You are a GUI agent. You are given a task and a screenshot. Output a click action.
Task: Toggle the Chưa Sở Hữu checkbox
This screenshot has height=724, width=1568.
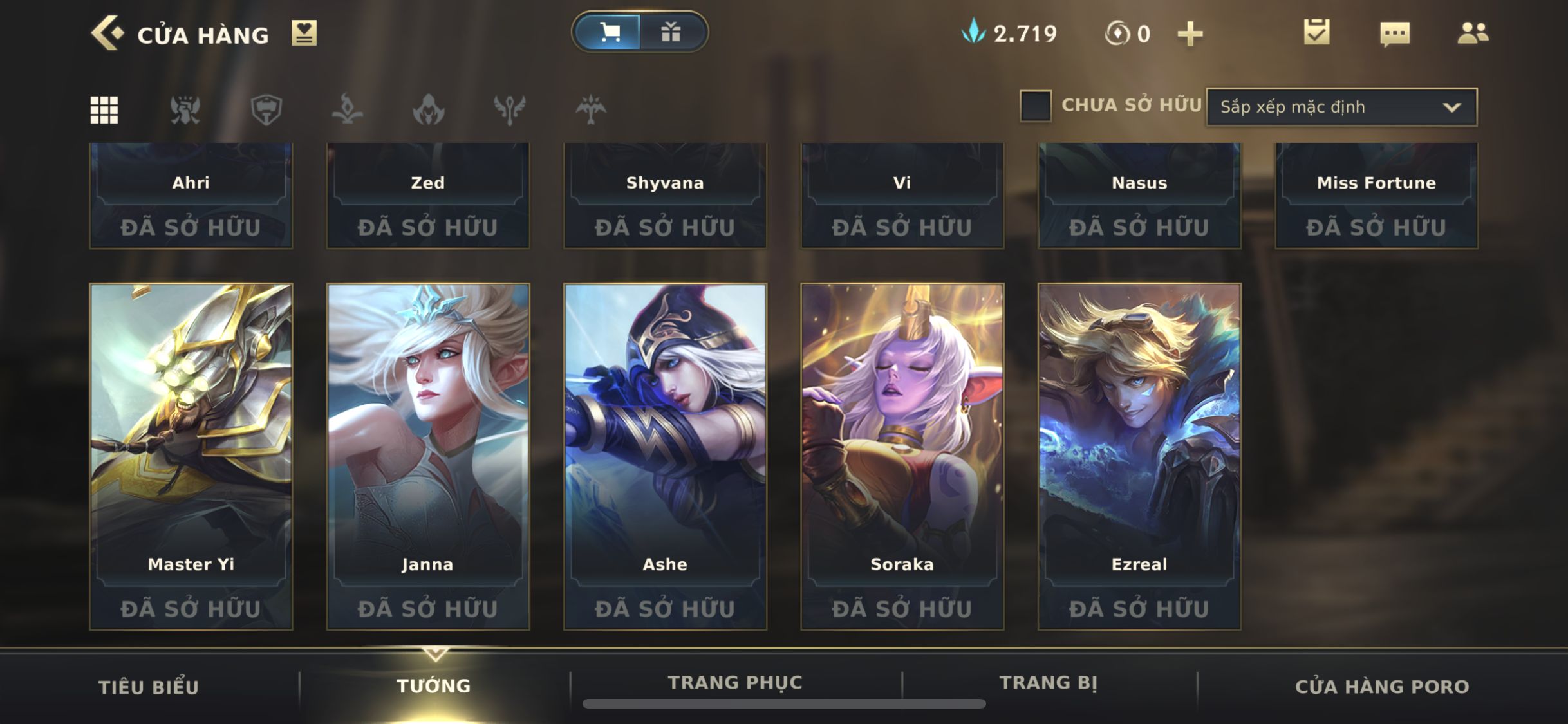click(1035, 106)
